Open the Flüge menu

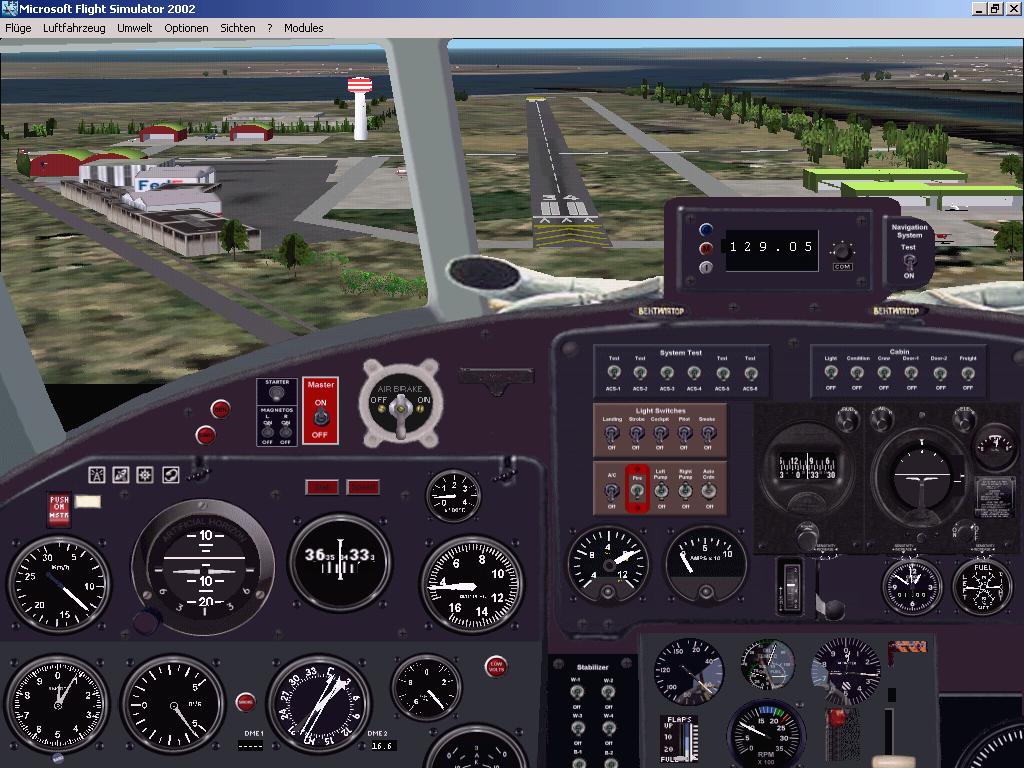(x=18, y=28)
